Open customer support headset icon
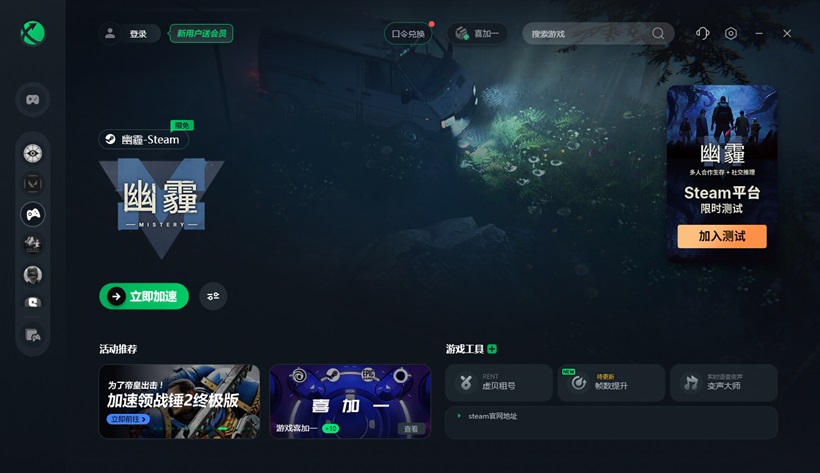Screen dimensions: 820x473 click(702, 34)
